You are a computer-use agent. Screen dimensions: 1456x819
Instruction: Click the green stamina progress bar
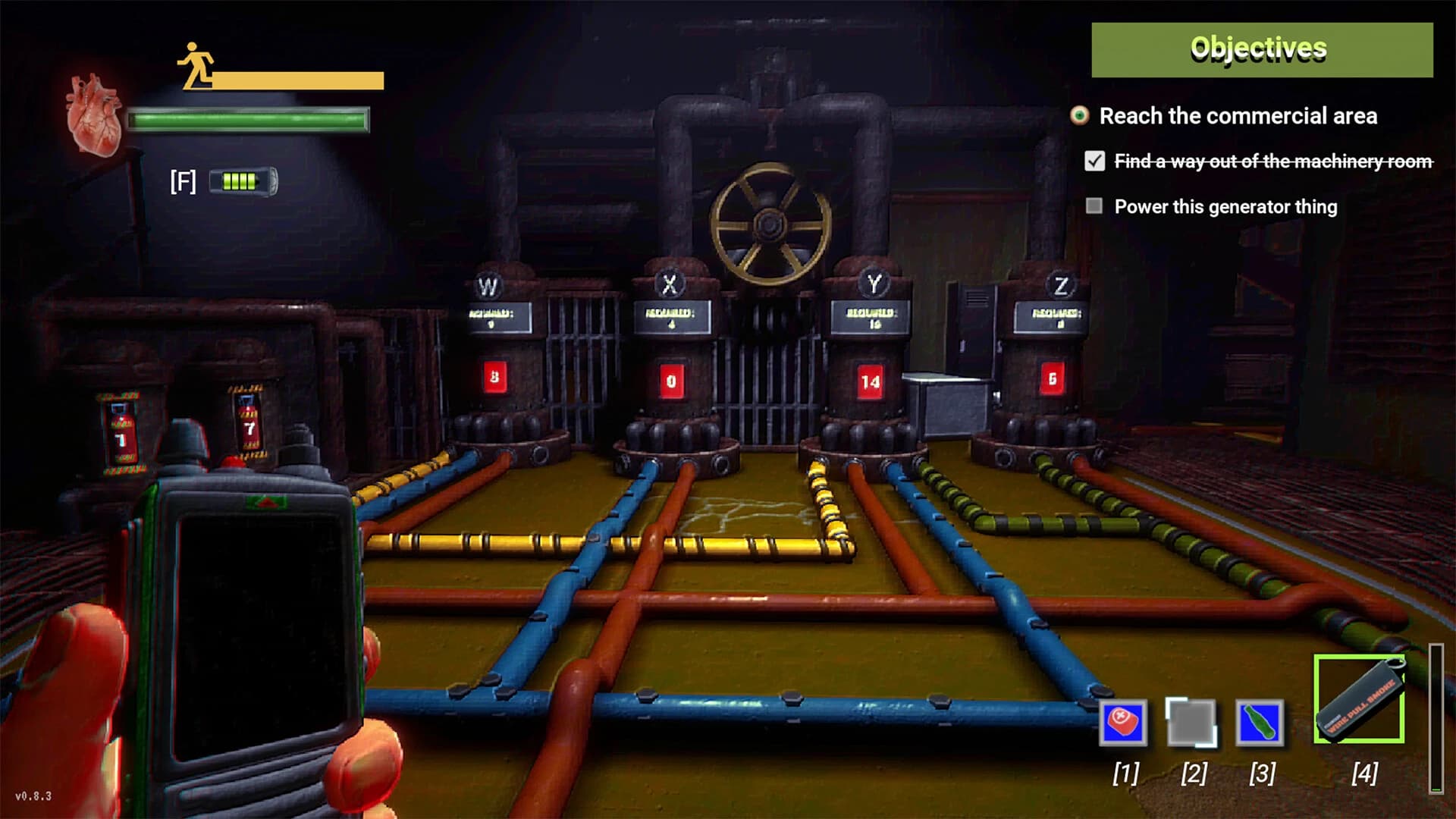click(x=249, y=118)
